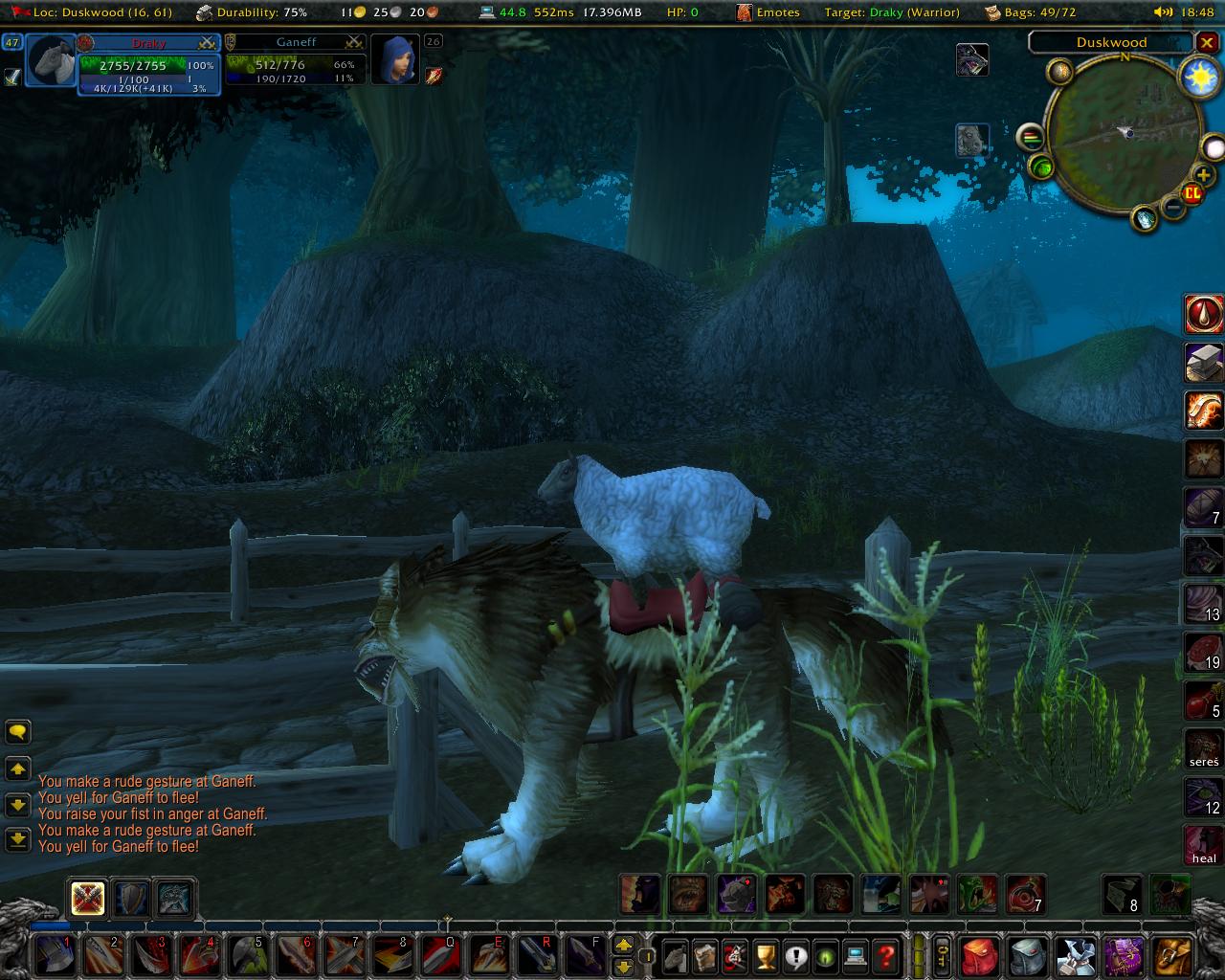Screen dimensions: 1225x980
Task: Use the side-bar item labeled seres
Action: click(1204, 748)
